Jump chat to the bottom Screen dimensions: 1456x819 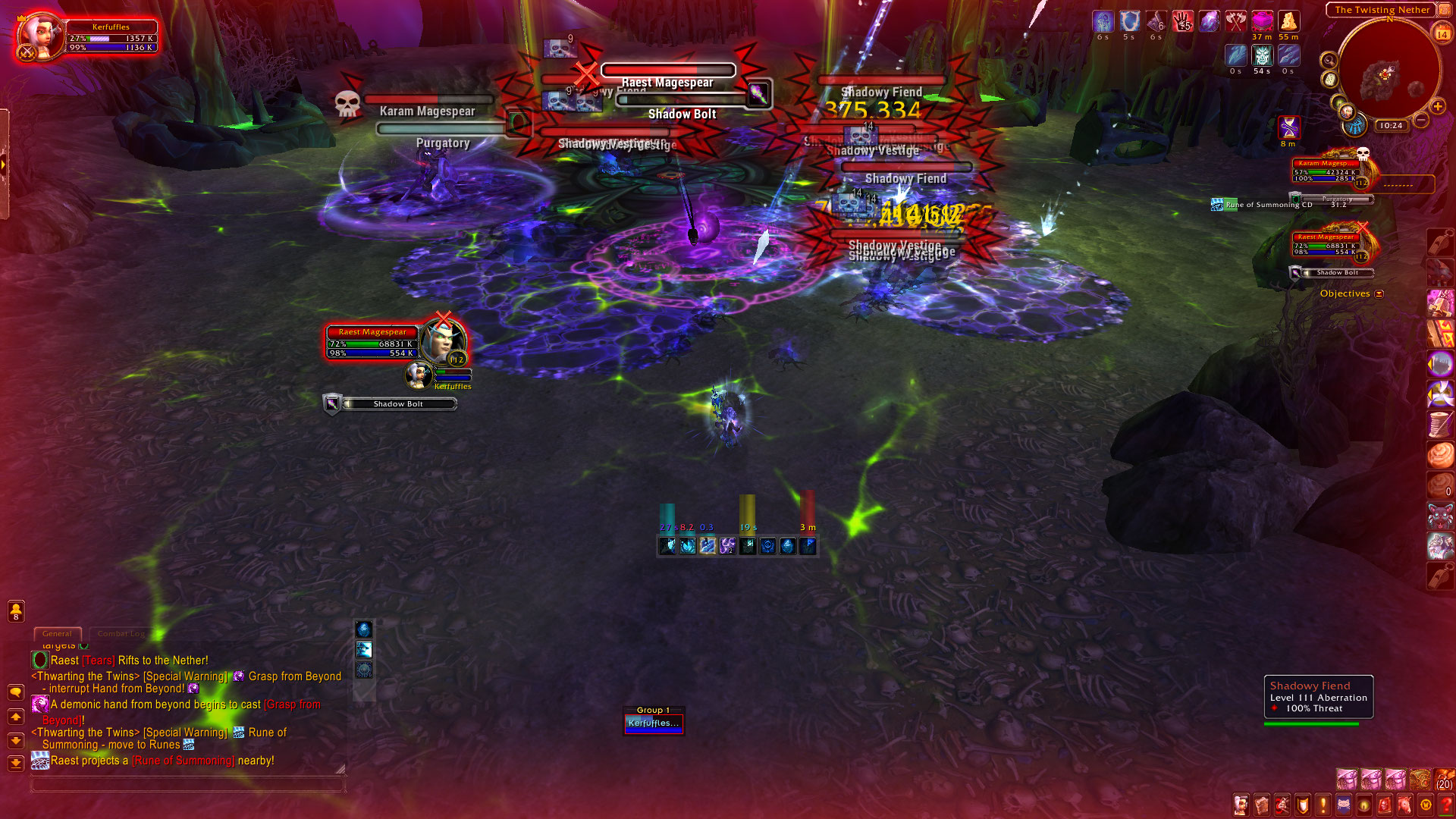coord(15,763)
